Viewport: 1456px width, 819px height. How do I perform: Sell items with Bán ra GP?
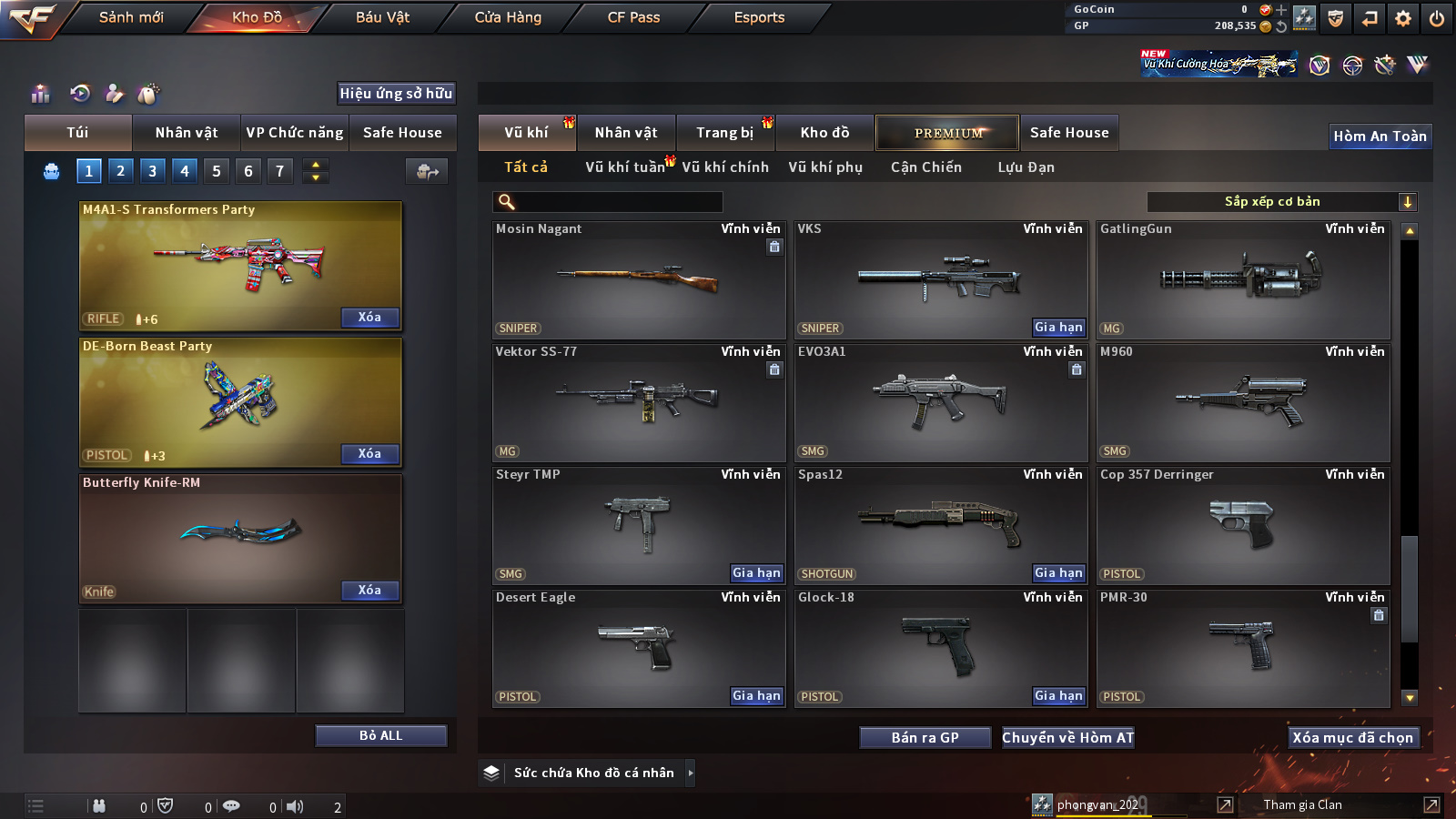[925, 738]
